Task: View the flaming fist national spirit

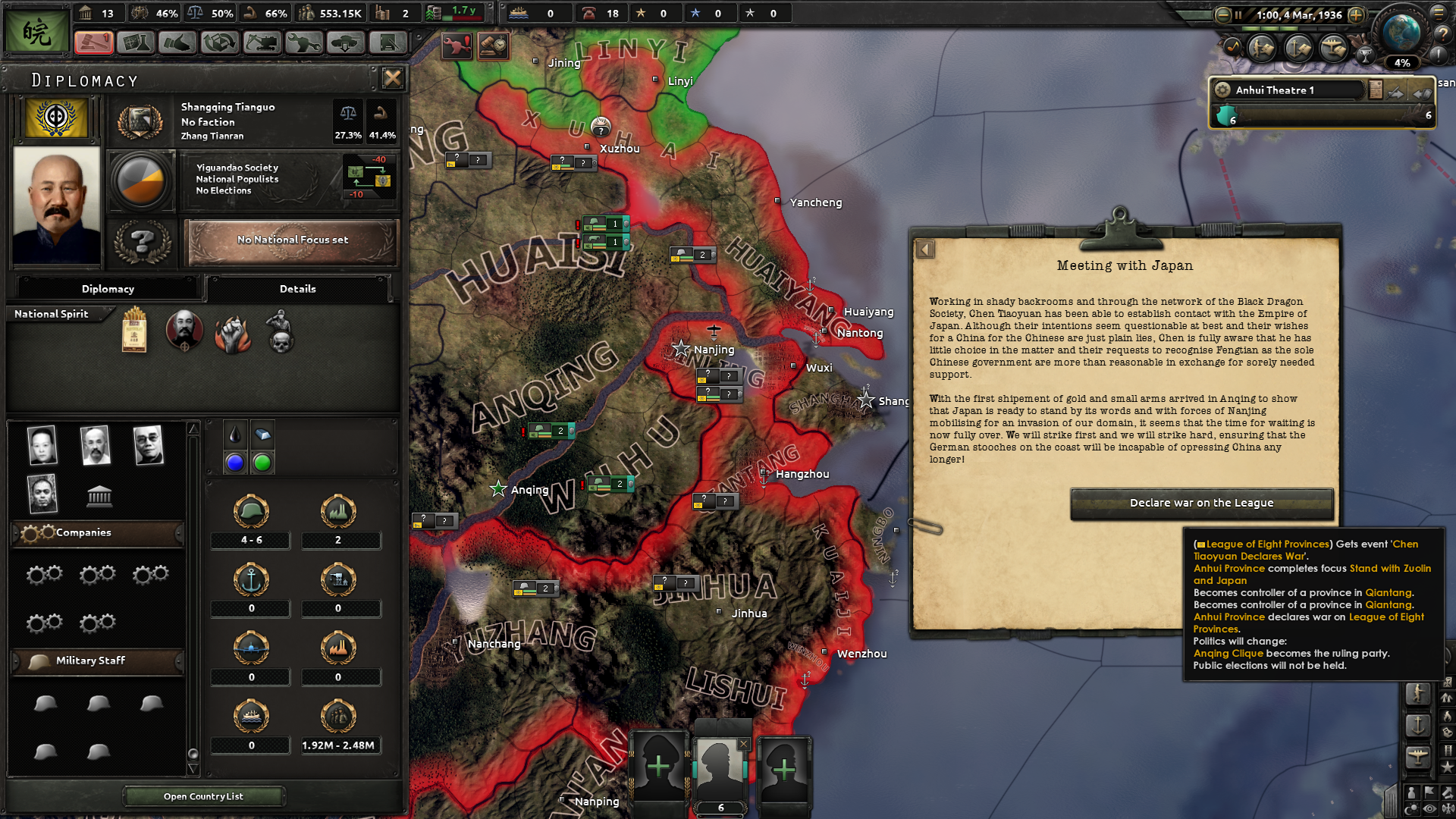Action: click(x=232, y=332)
